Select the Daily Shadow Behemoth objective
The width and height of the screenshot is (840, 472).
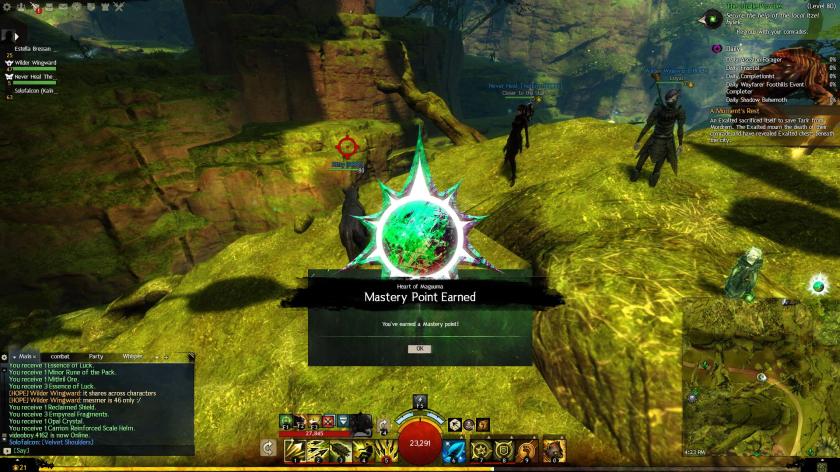point(756,99)
